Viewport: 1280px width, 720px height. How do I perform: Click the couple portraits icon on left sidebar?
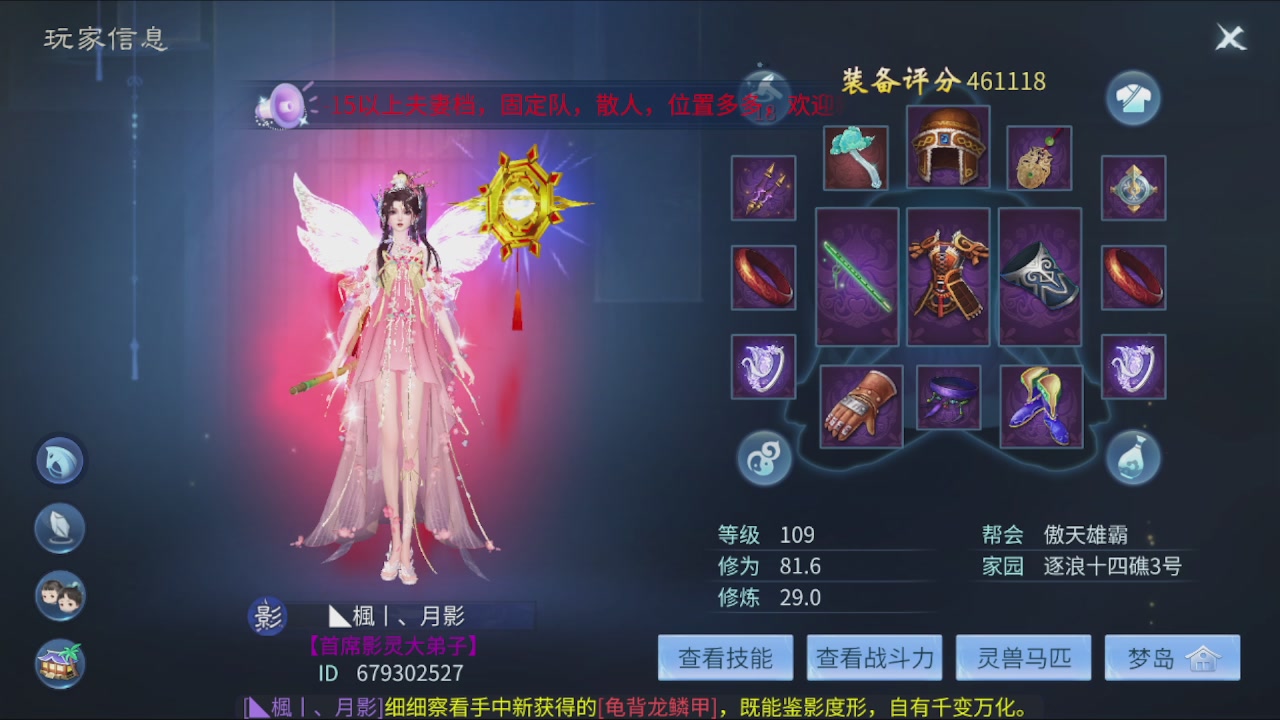(x=60, y=596)
